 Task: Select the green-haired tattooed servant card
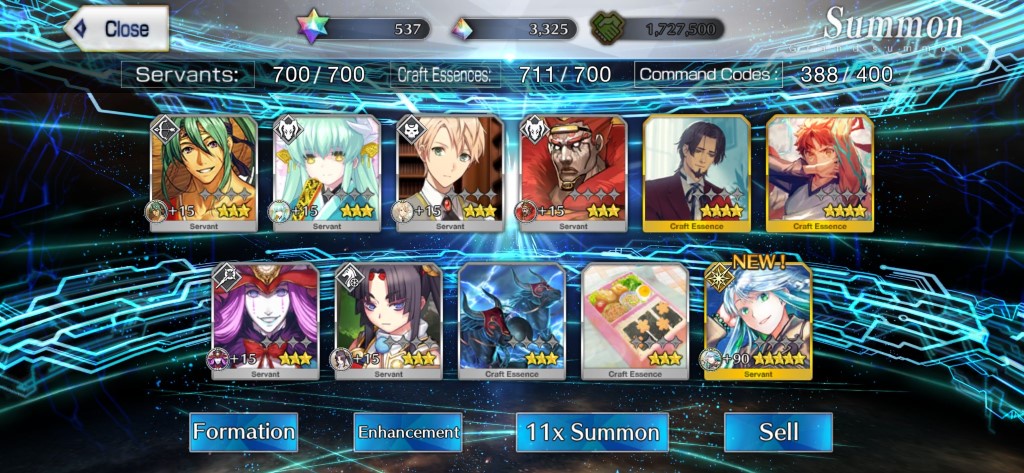point(204,172)
